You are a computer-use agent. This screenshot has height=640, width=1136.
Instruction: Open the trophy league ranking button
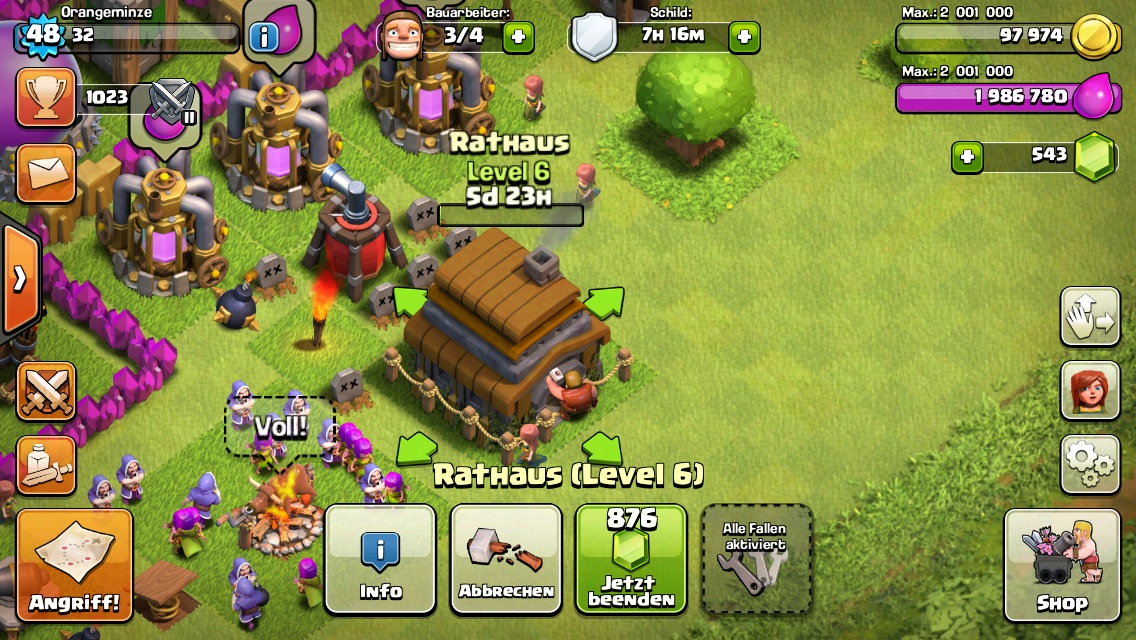pos(46,98)
